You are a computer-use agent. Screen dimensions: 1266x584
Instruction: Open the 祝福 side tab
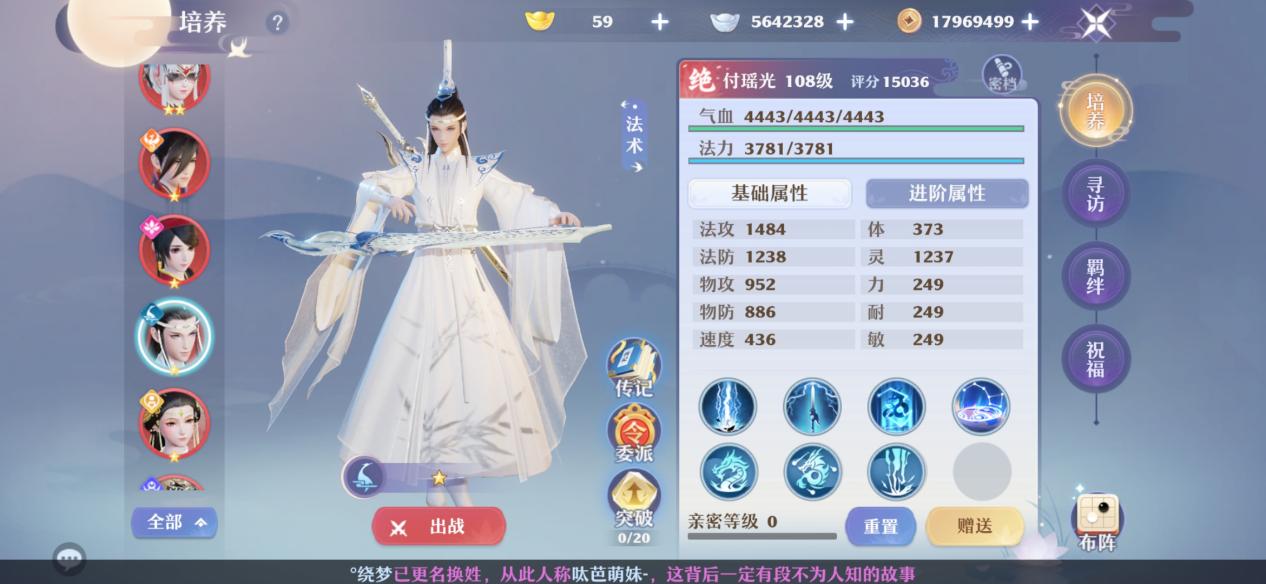(x=1096, y=358)
